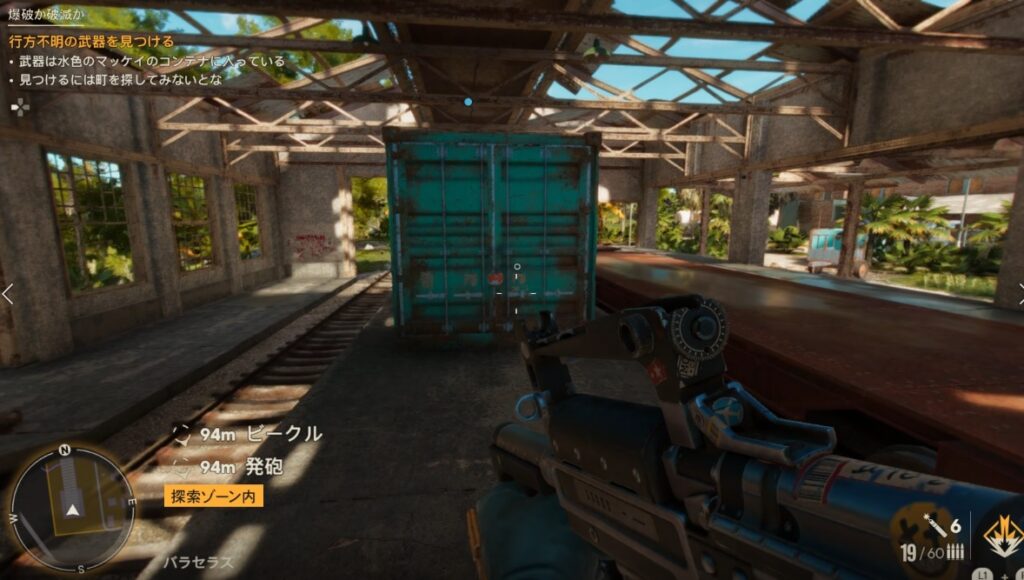Screen dimensions: 1024x580
Task: Click the co-op icon under objectives
Action: pyautogui.click(x=19, y=106)
